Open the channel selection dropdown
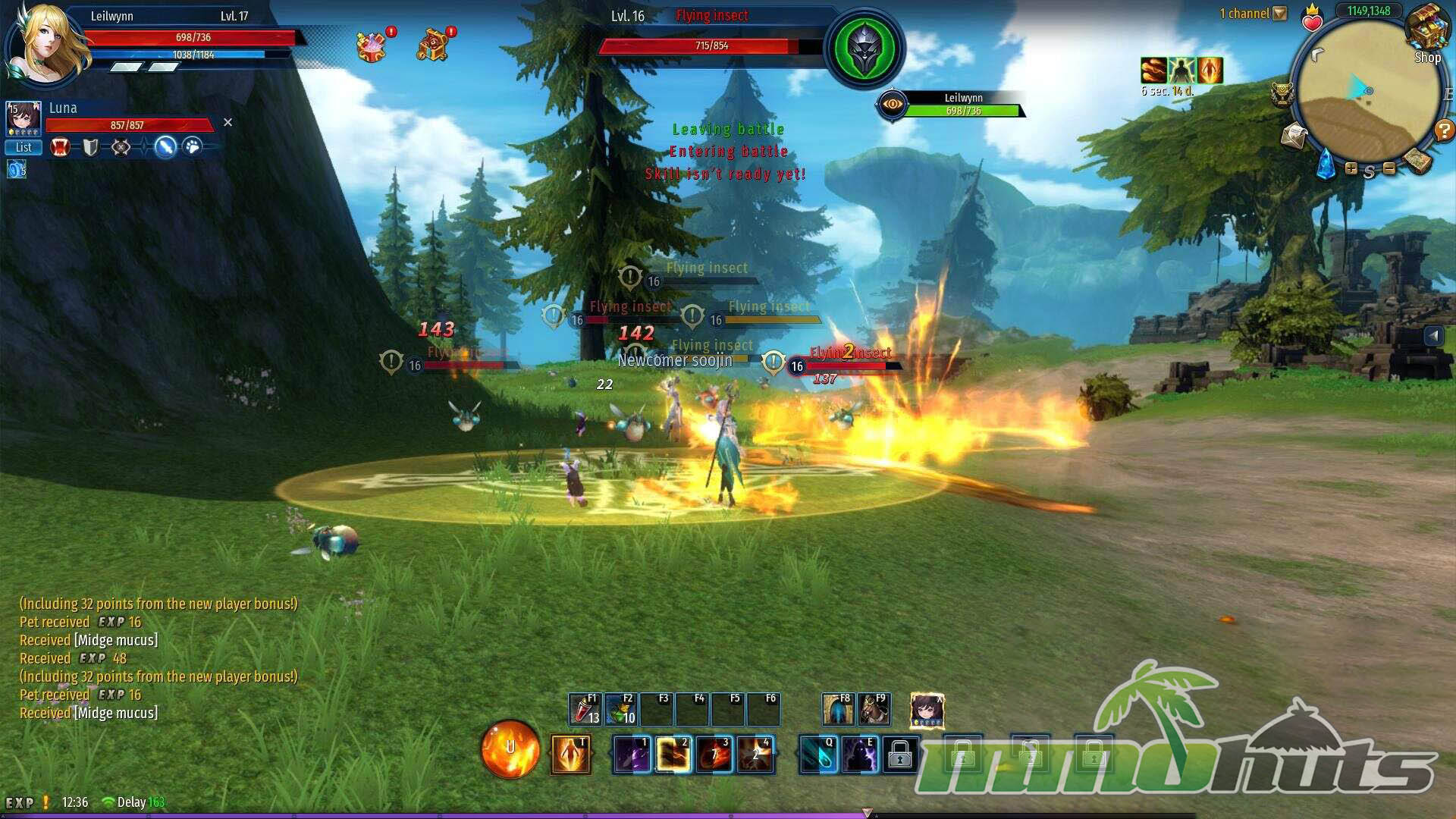 pyautogui.click(x=1280, y=14)
